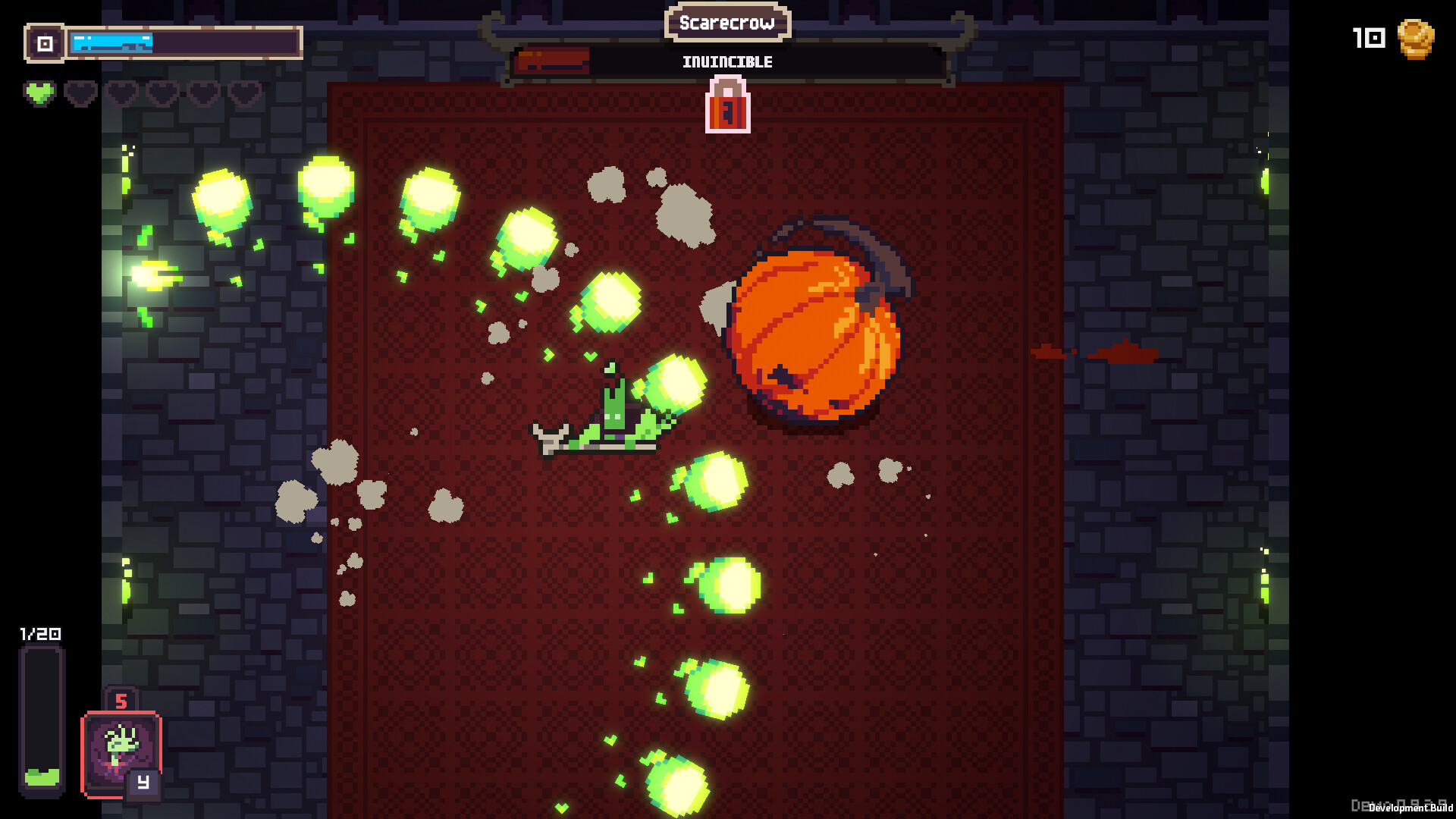This screenshot has width=1456, height=819.
Task: Click the Scarecrow boss name banner
Action: pyautogui.click(x=727, y=24)
